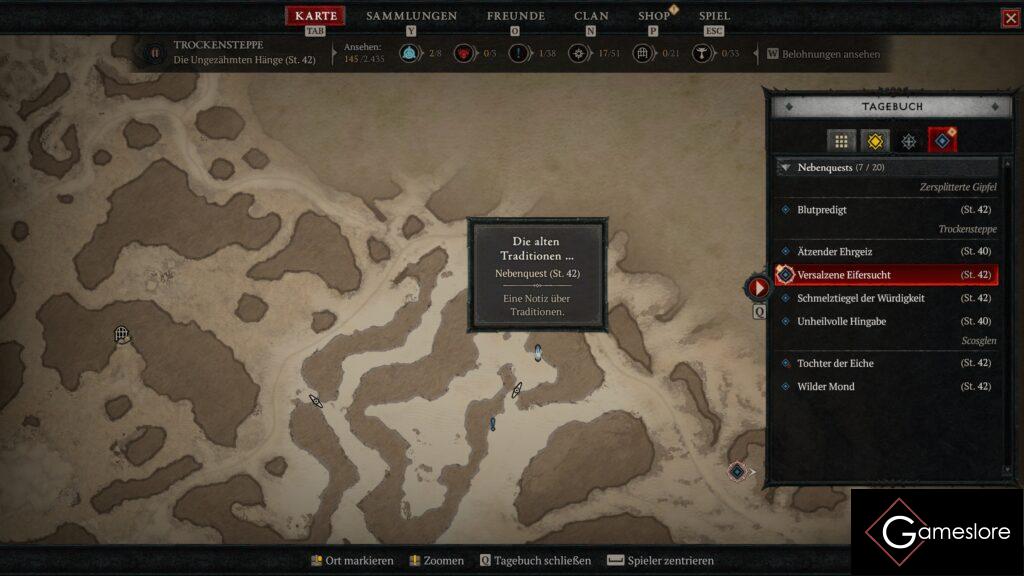The image size is (1024, 576).
Task: Open the Shop tab
Action: coord(654,16)
